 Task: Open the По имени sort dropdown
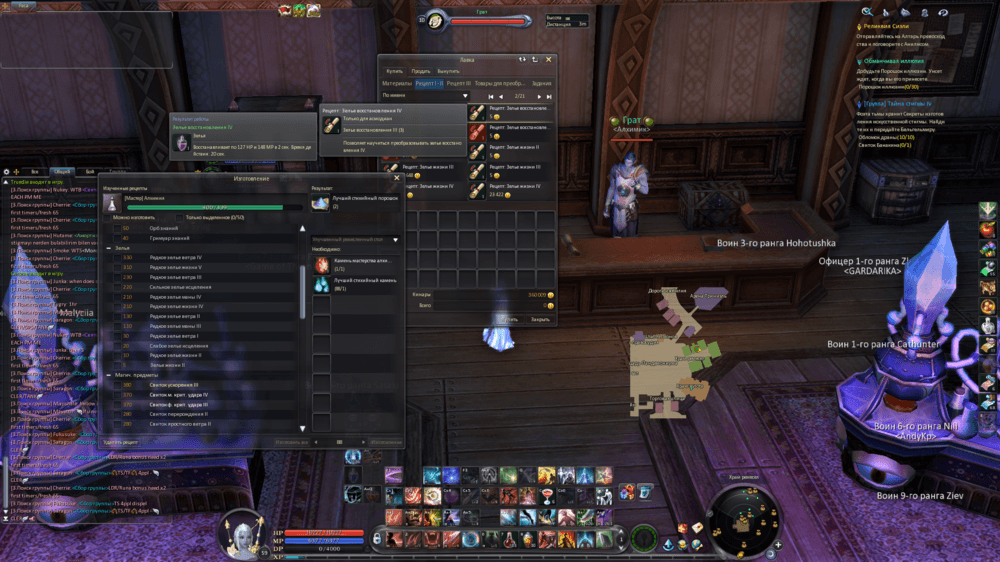[425, 96]
